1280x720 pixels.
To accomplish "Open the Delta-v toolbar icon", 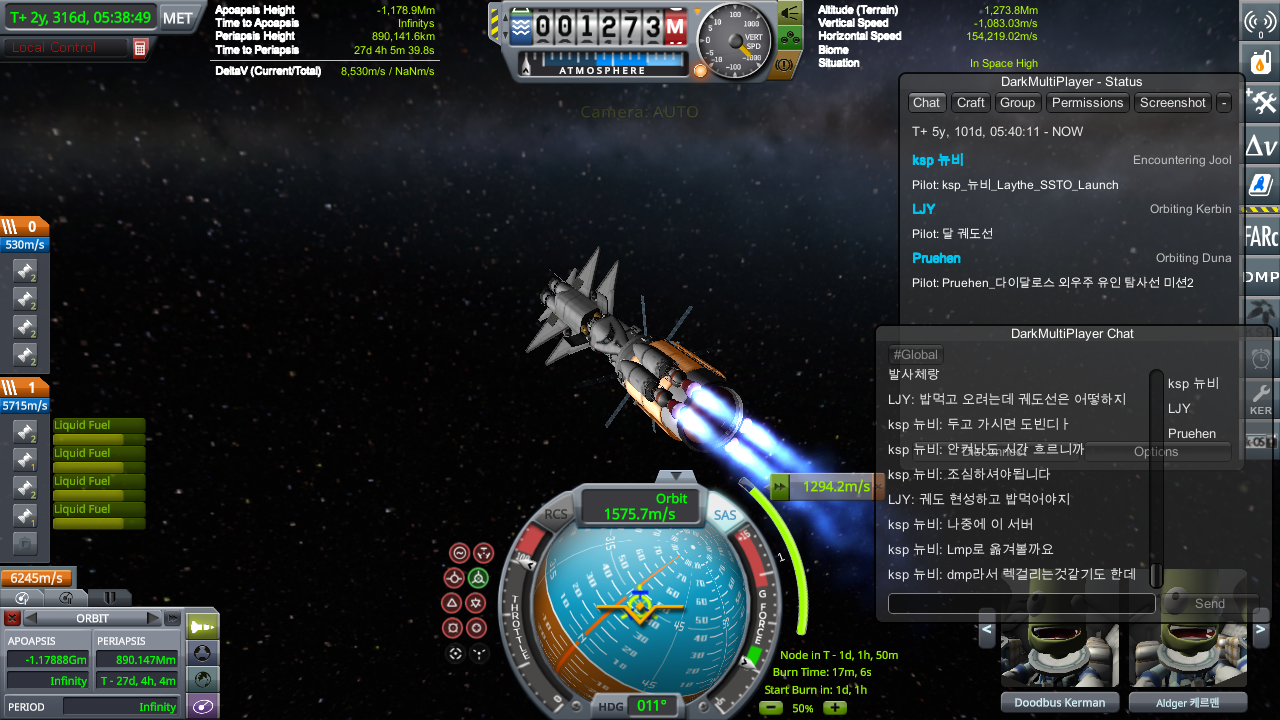I will [x=1260, y=148].
